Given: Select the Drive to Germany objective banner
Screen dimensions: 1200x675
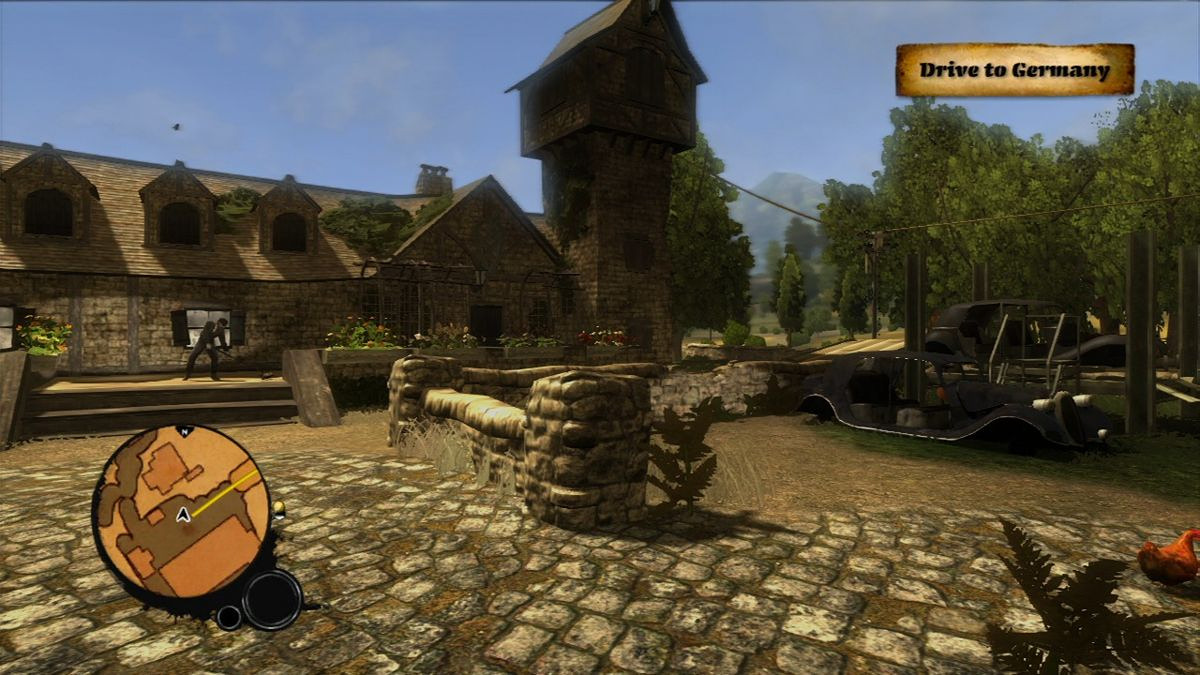Looking at the screenshot, I should (1014, 70).
